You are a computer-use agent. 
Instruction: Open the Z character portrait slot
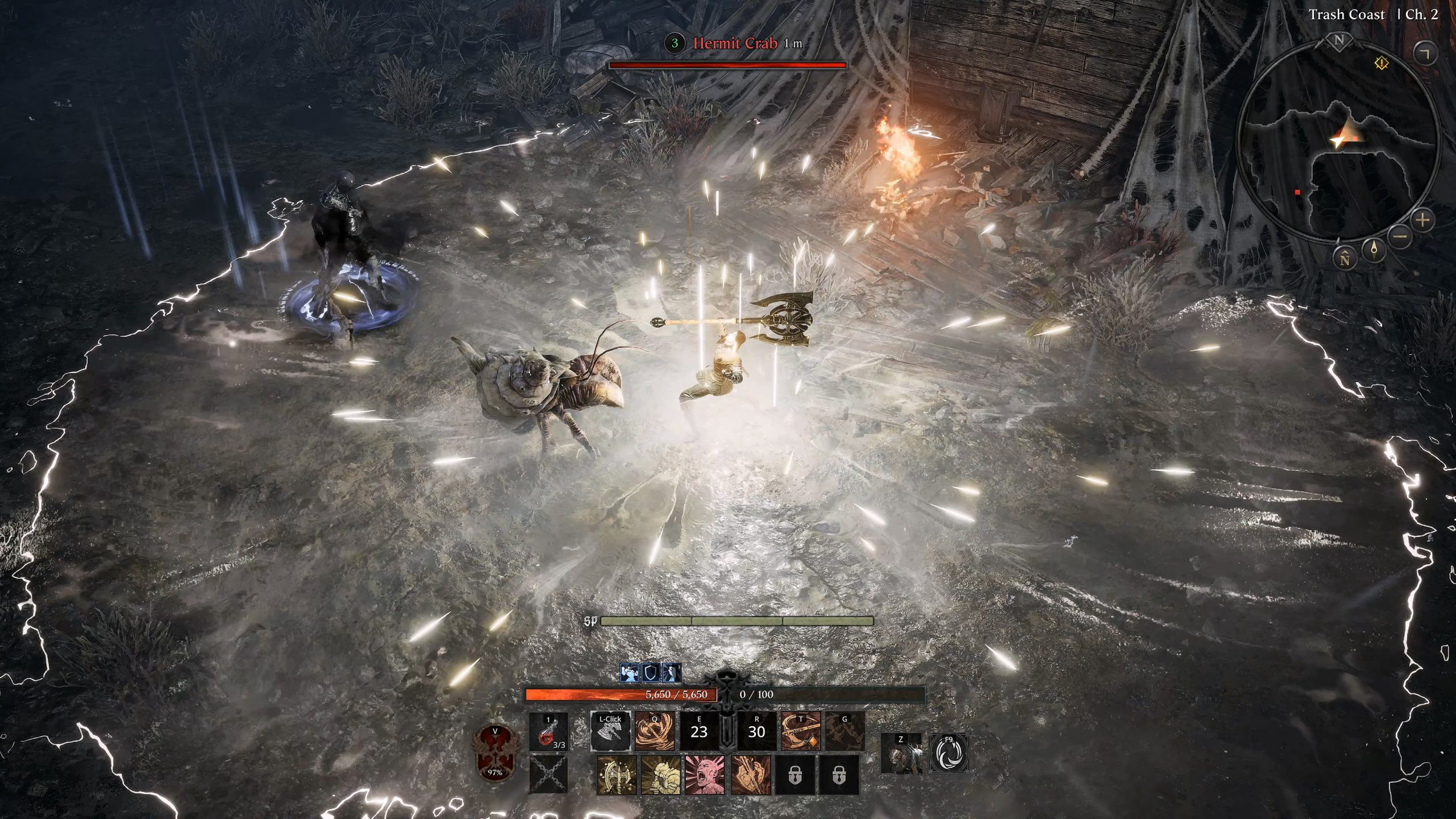(901, 753)
